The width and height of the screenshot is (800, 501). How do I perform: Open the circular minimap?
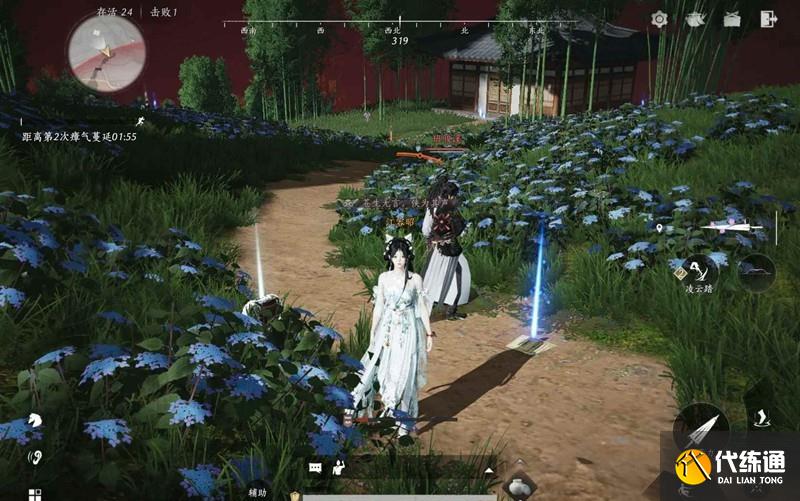click(x=106, y=51)
